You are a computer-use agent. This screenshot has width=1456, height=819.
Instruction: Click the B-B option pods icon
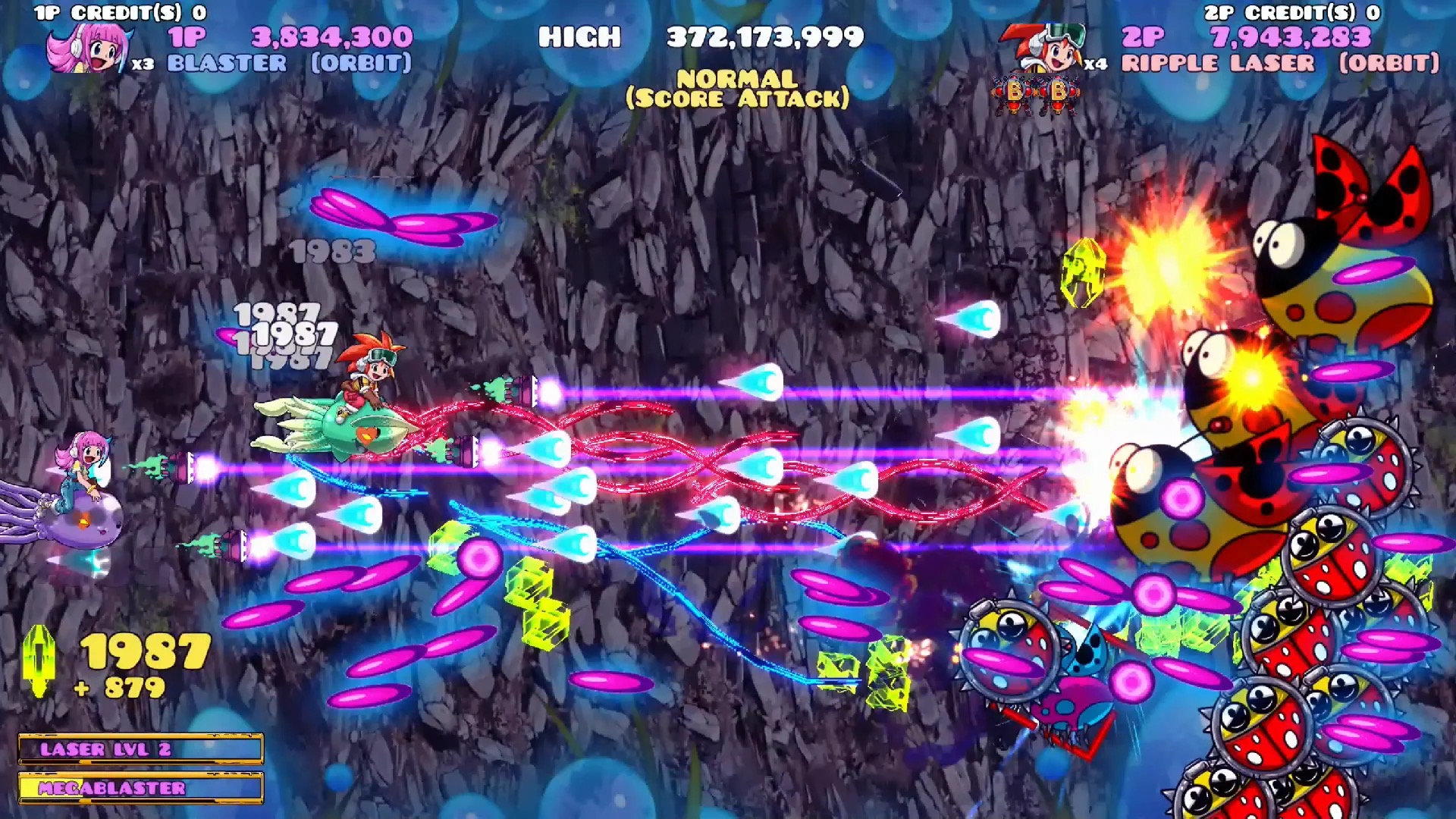coord(1035,91)
